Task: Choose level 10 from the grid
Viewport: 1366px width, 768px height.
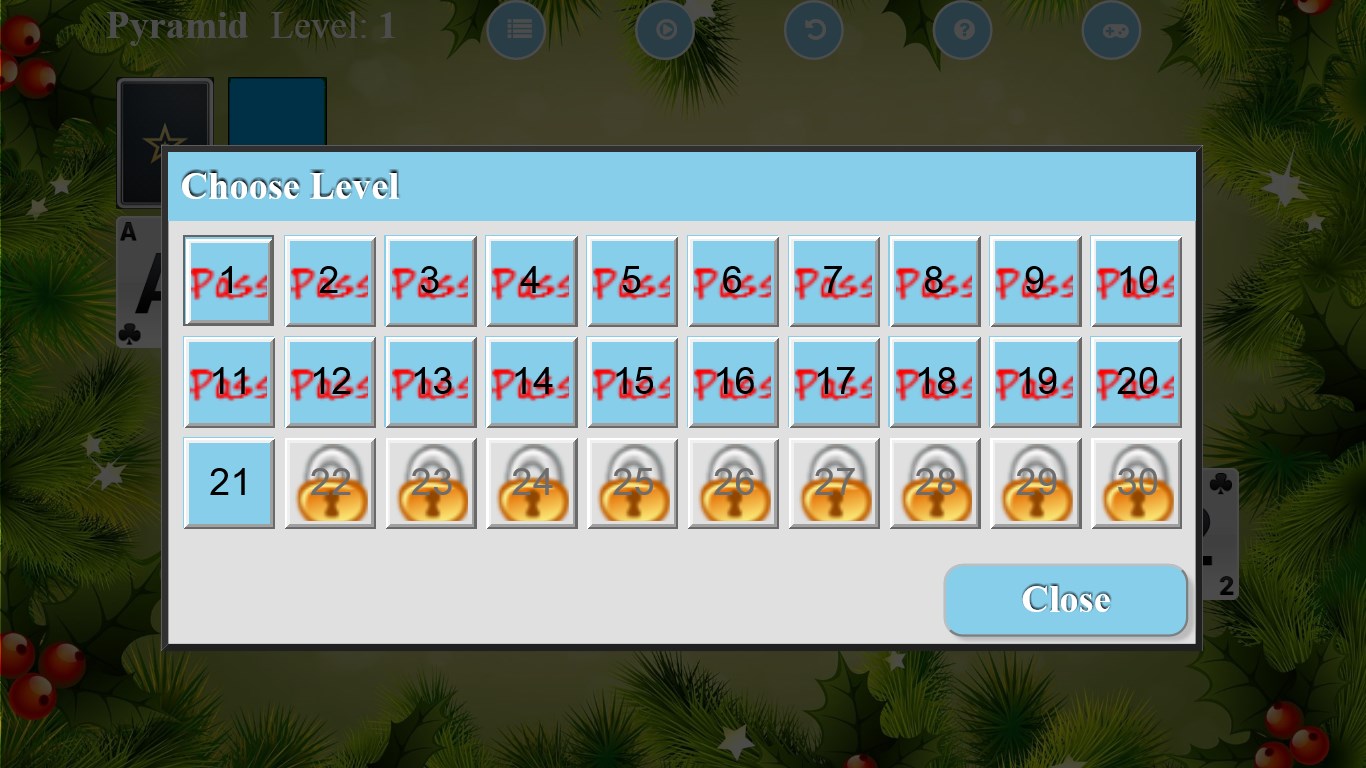Action: (x=1136, y=280)
